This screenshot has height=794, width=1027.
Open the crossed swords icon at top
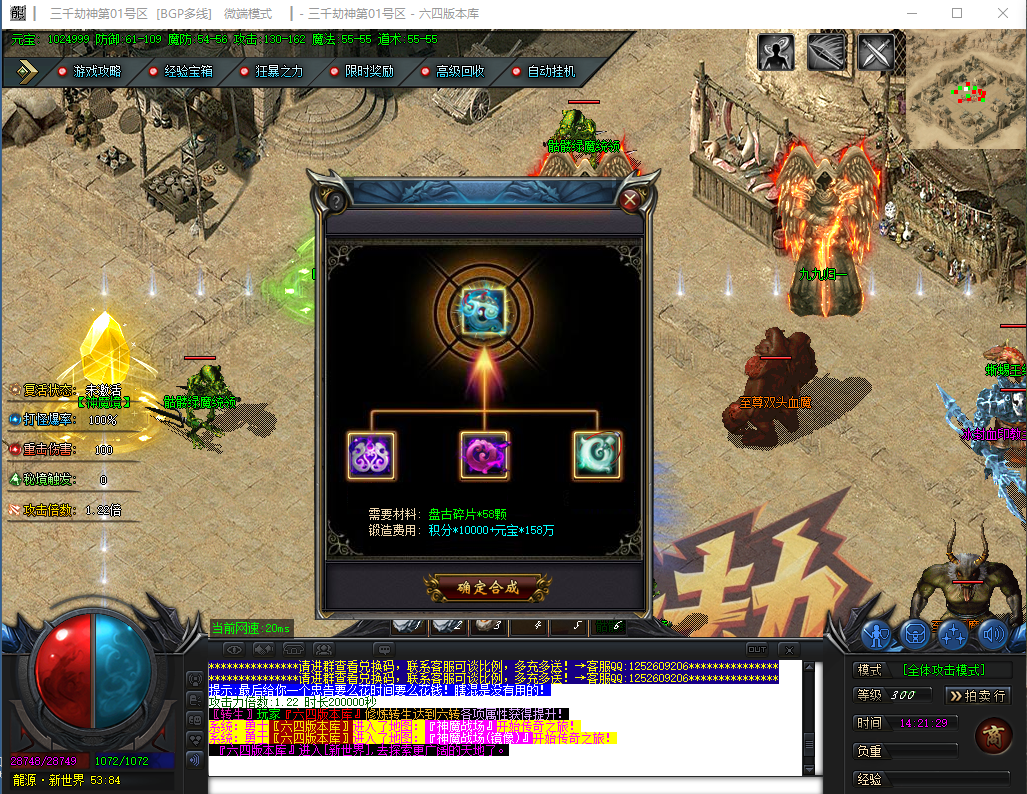tap(875, 53)
